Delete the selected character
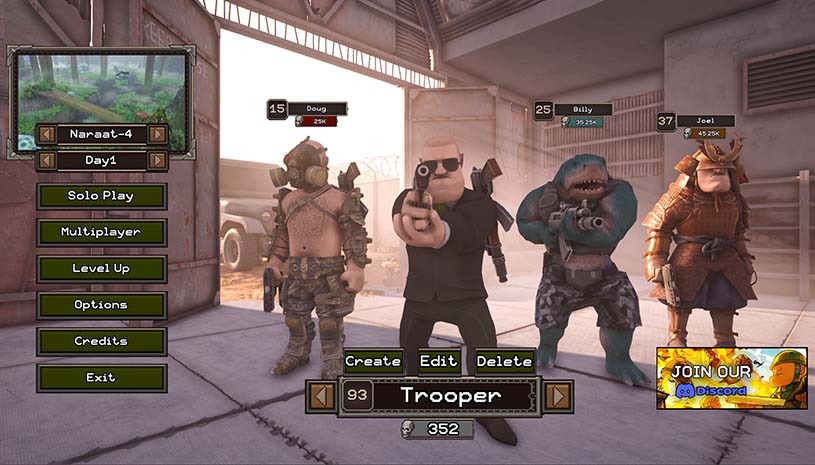 504,361
